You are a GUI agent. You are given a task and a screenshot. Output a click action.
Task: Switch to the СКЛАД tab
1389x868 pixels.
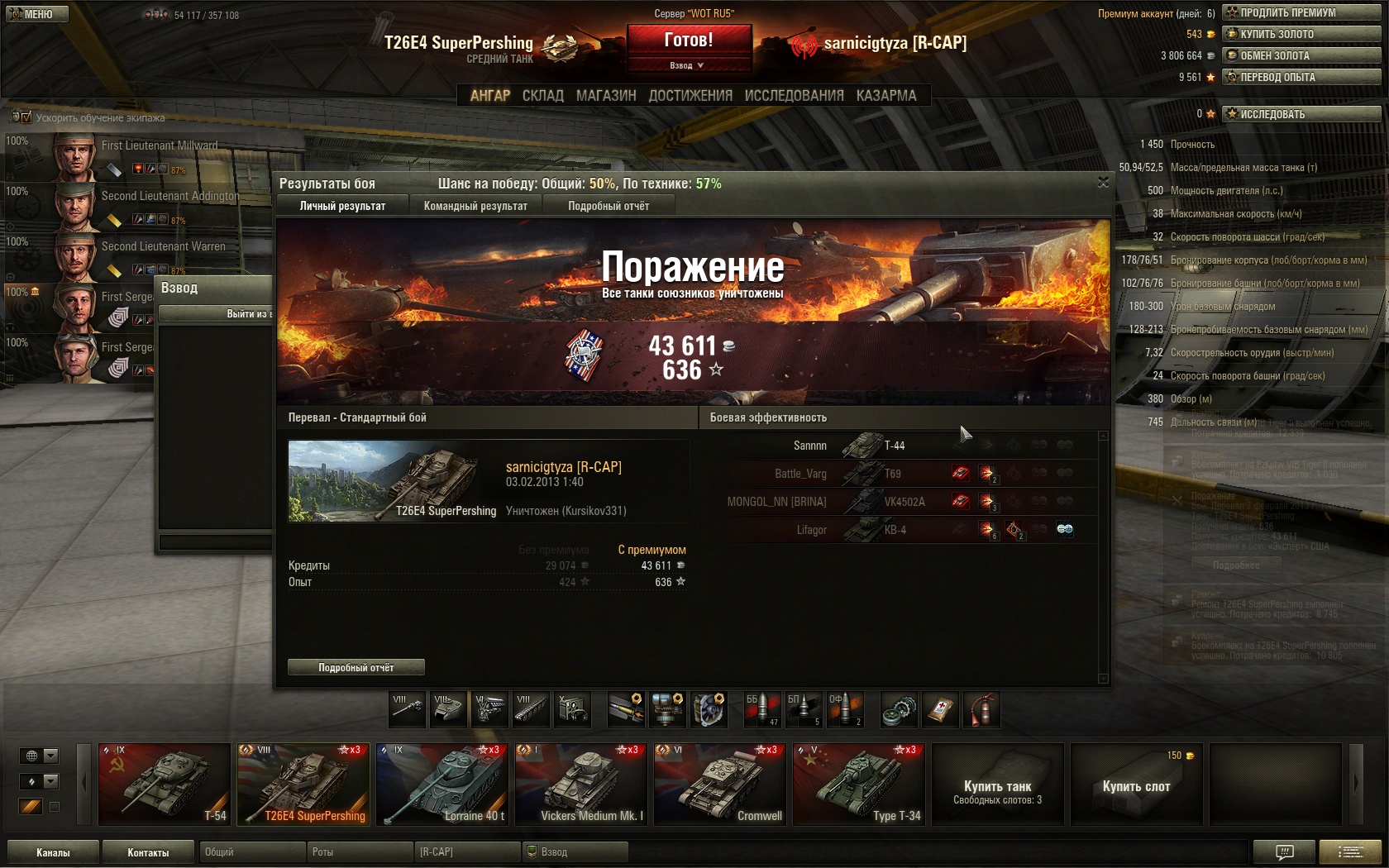(542, 96)
